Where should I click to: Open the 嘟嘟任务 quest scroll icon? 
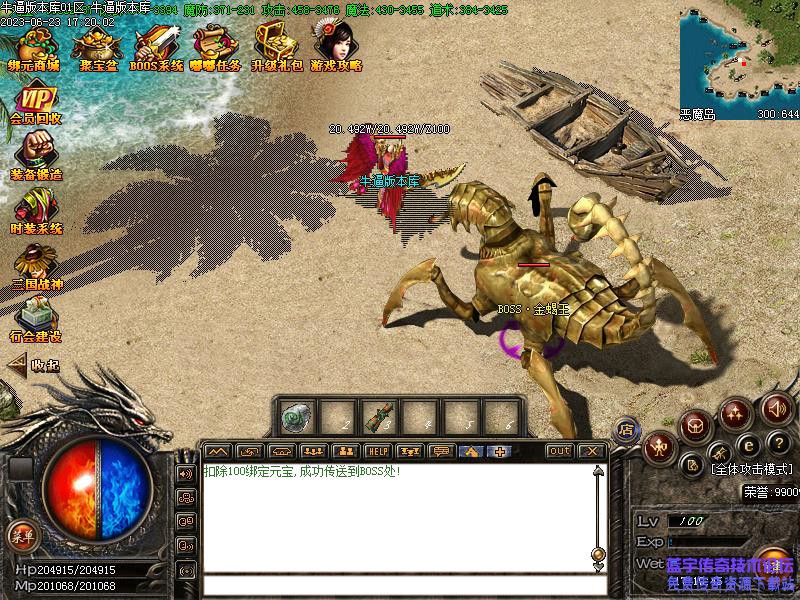coord(216,48)
